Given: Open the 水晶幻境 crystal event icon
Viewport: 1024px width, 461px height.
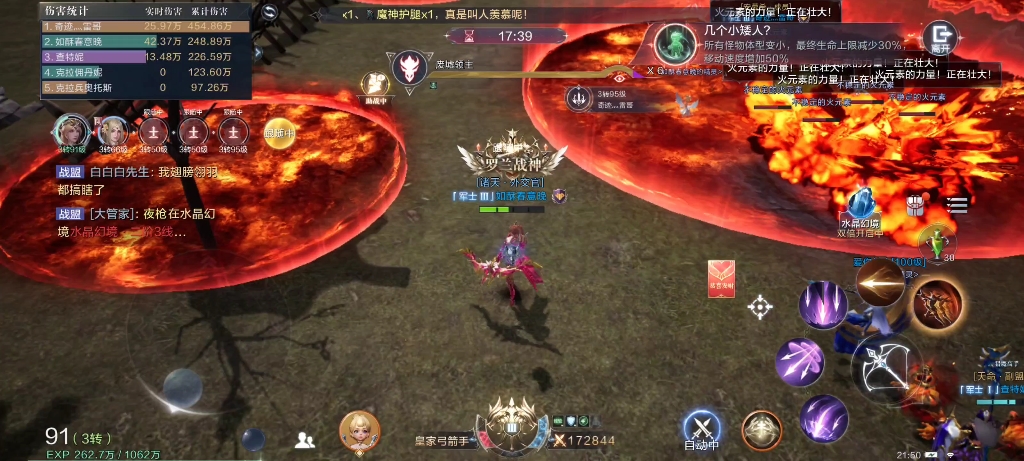Looking at the screenshot, I should pos(860,207).
